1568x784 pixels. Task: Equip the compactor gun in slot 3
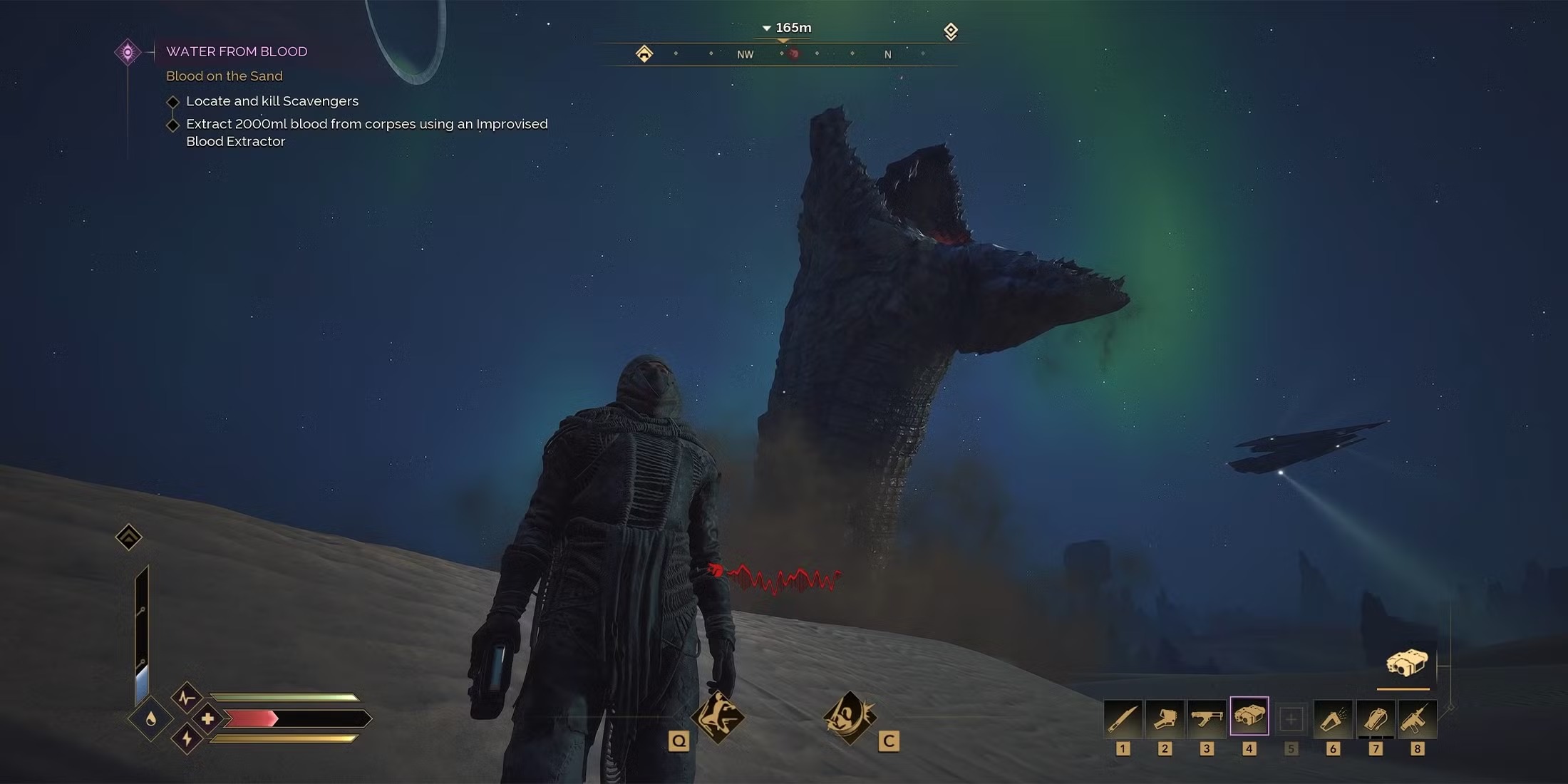pos(1208,718)
